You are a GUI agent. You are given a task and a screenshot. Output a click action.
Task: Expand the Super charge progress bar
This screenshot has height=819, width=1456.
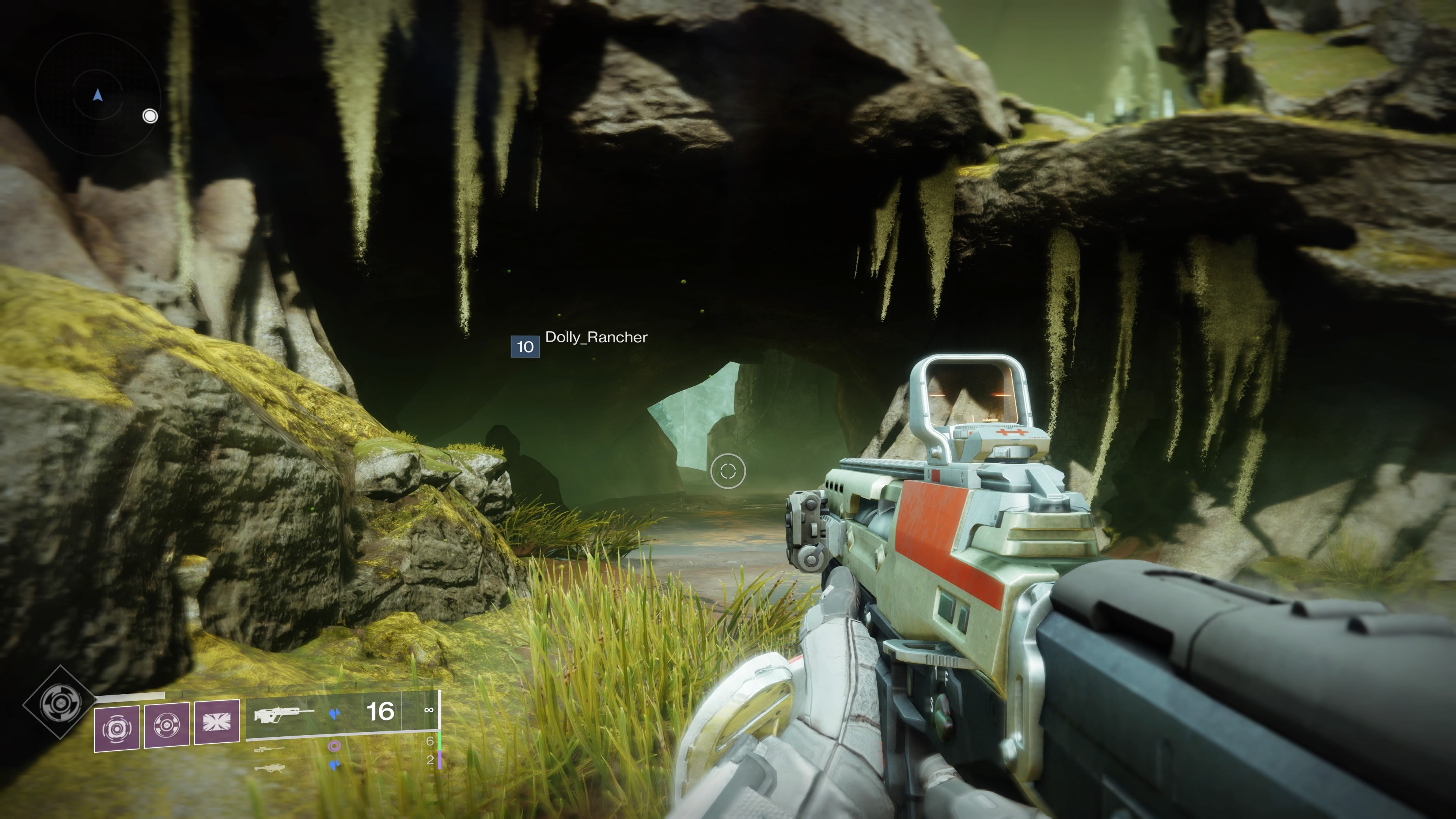coord(130,695)
